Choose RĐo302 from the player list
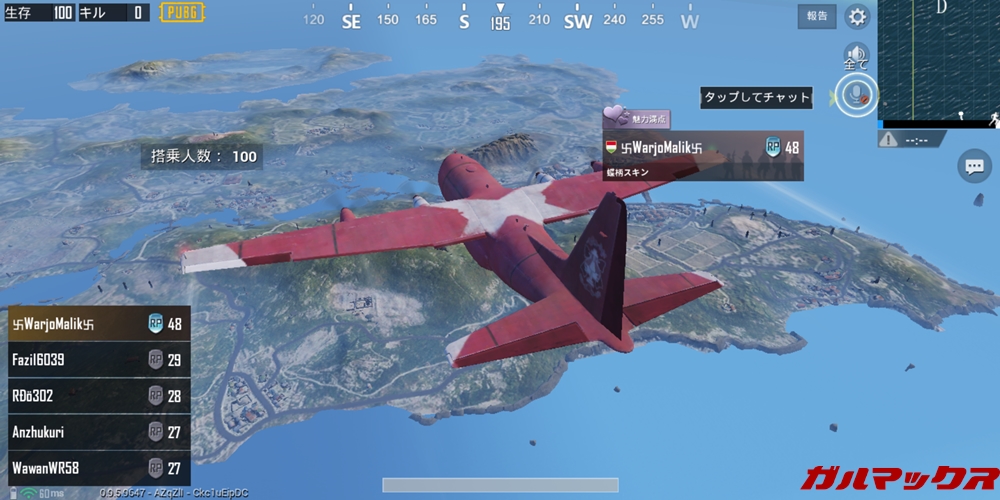 pos(95,396)
